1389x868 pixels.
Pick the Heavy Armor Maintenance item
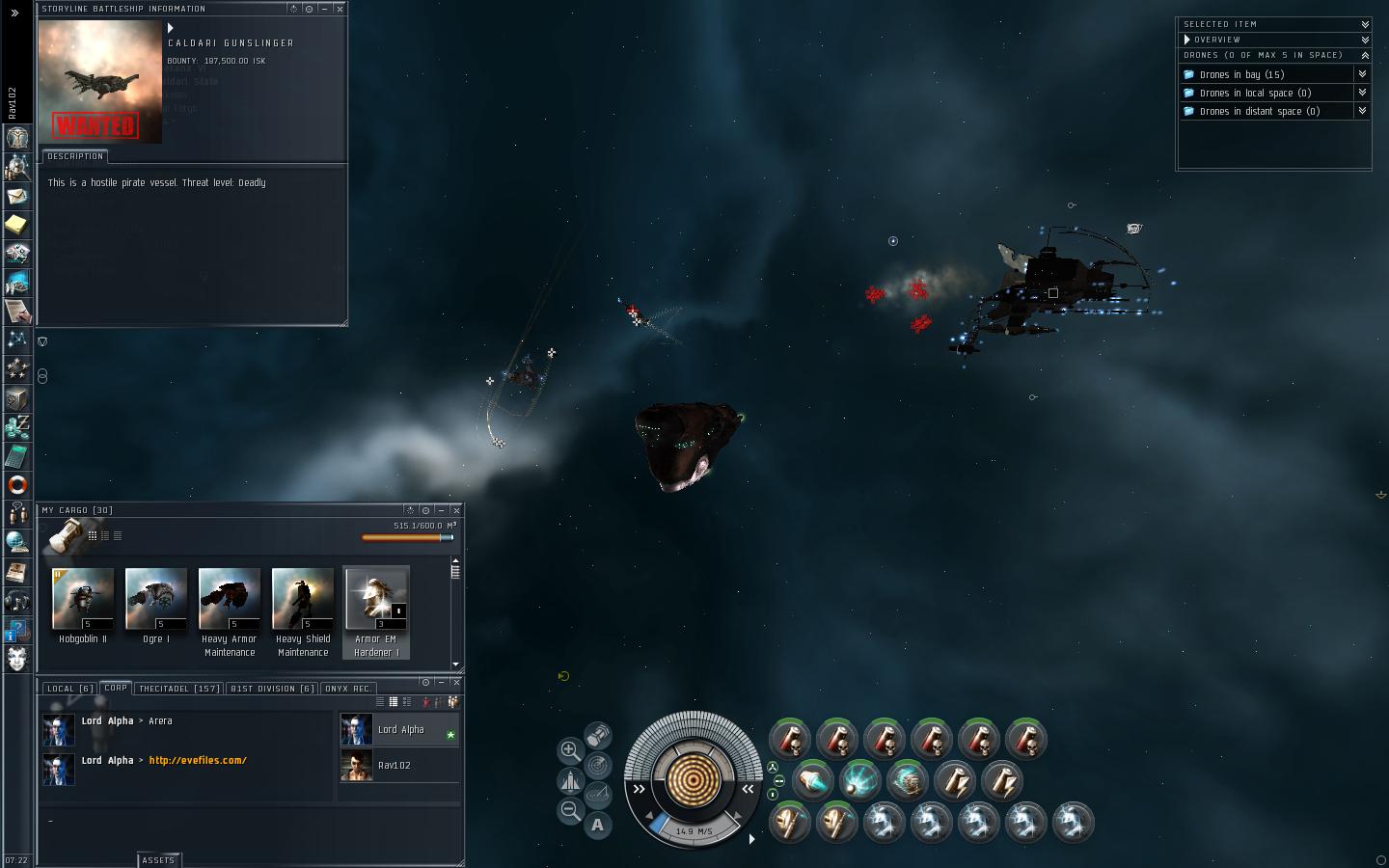pyautogui.click(x=230, y=600)
